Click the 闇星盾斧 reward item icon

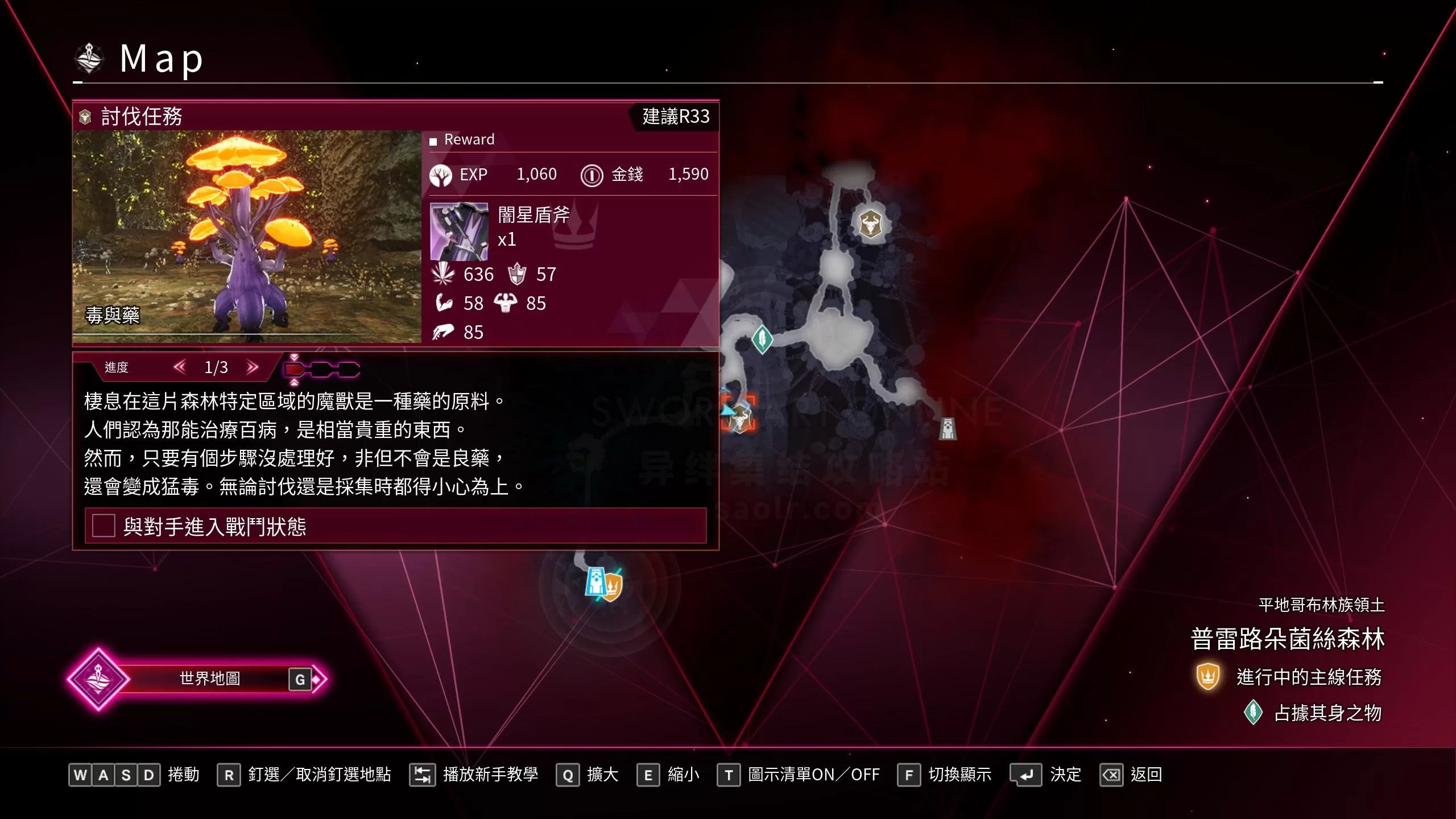click(x=459, y=231)
